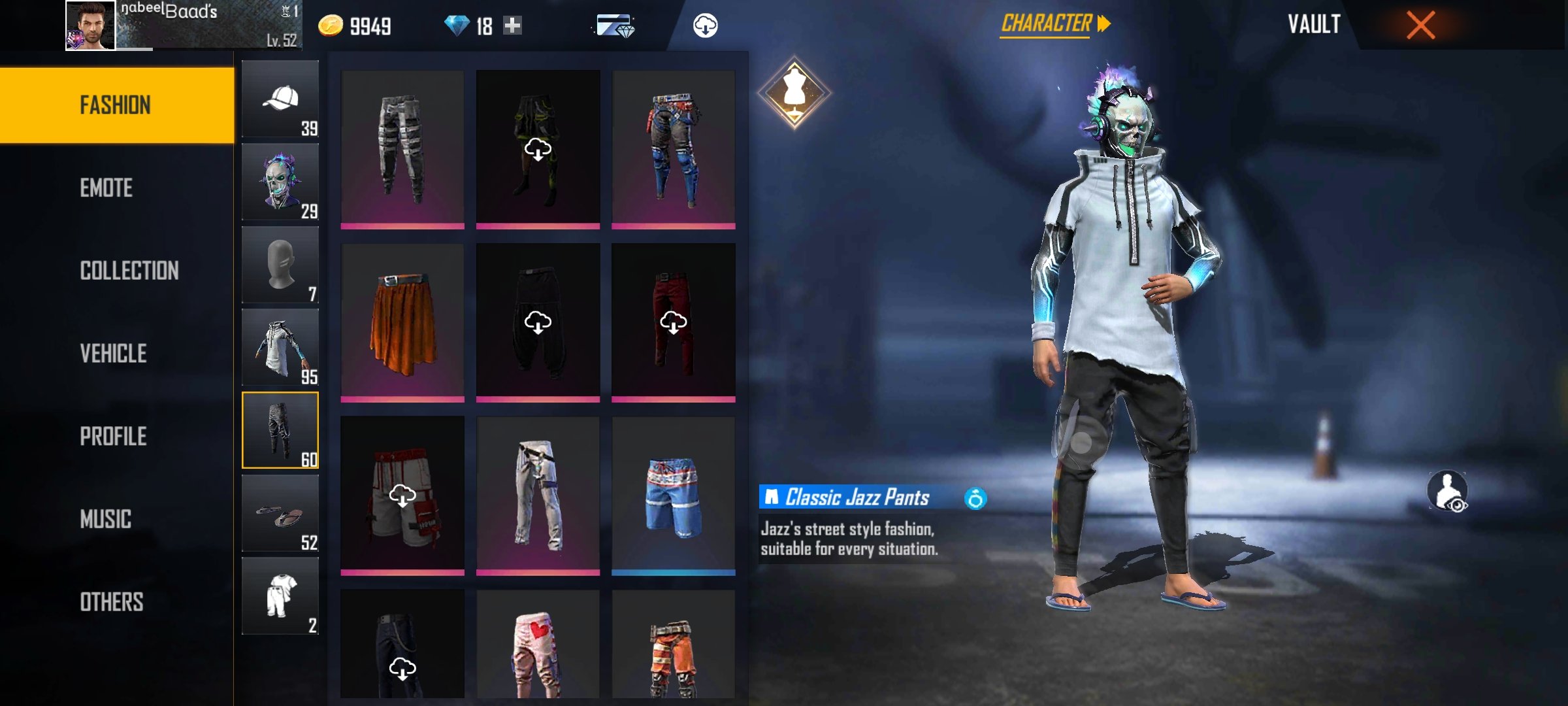The image size is (1568, 706).
Task: Open the Vehicle category
Action: pos(114,354)
